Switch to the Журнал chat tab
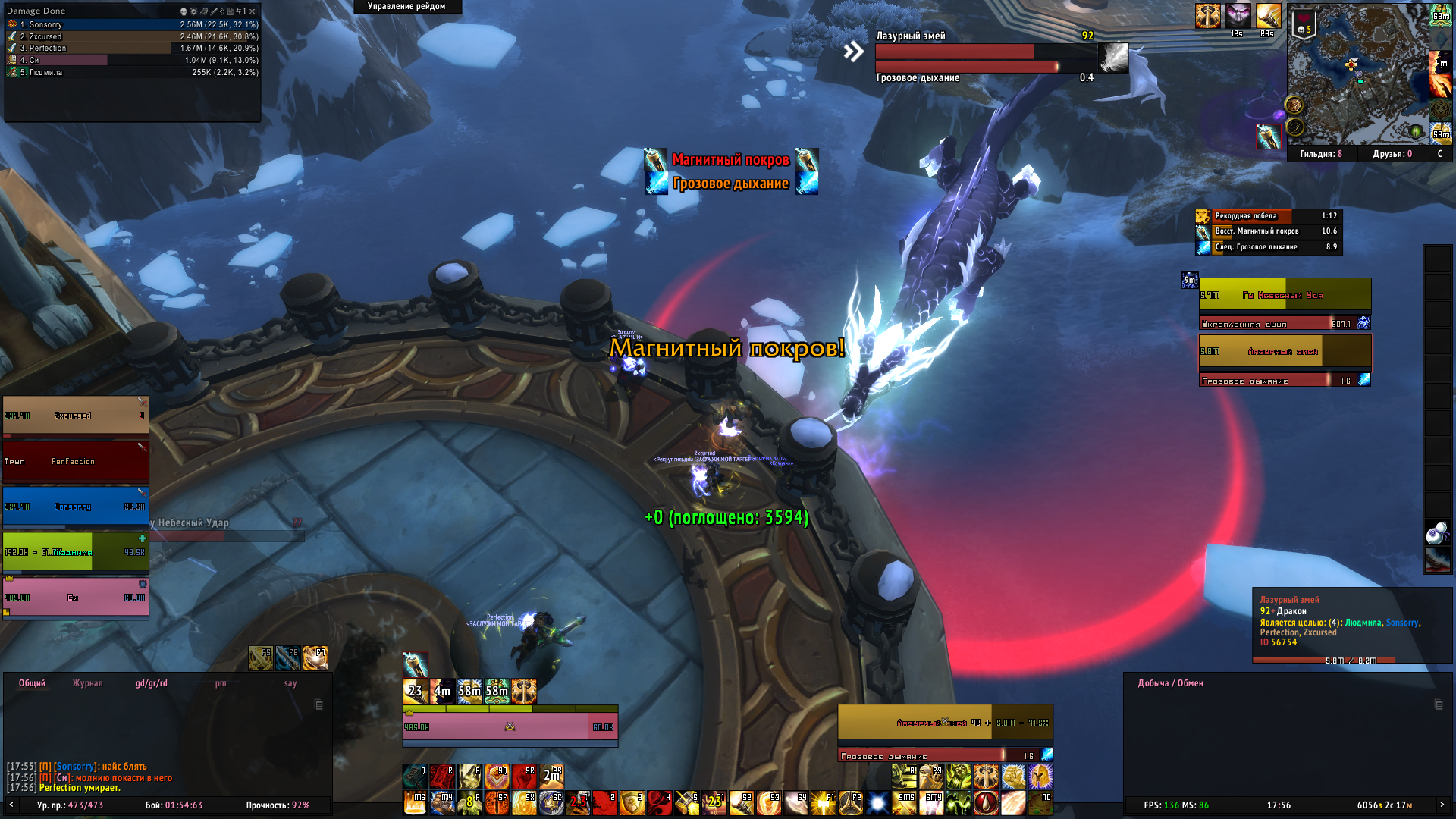This screenshot has height=819, width=1456. 87,683
